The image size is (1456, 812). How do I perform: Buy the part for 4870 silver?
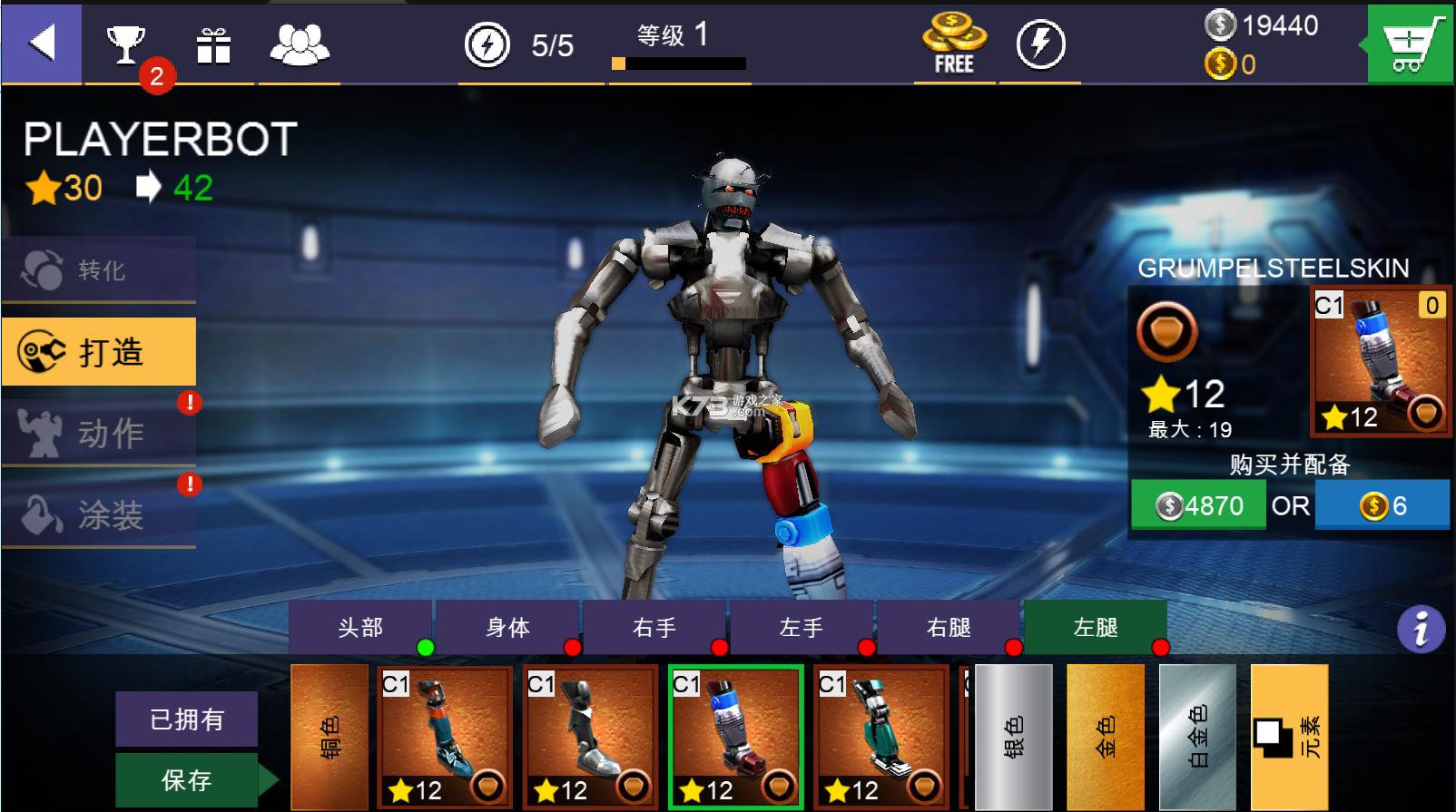(x=1198, y=505)
